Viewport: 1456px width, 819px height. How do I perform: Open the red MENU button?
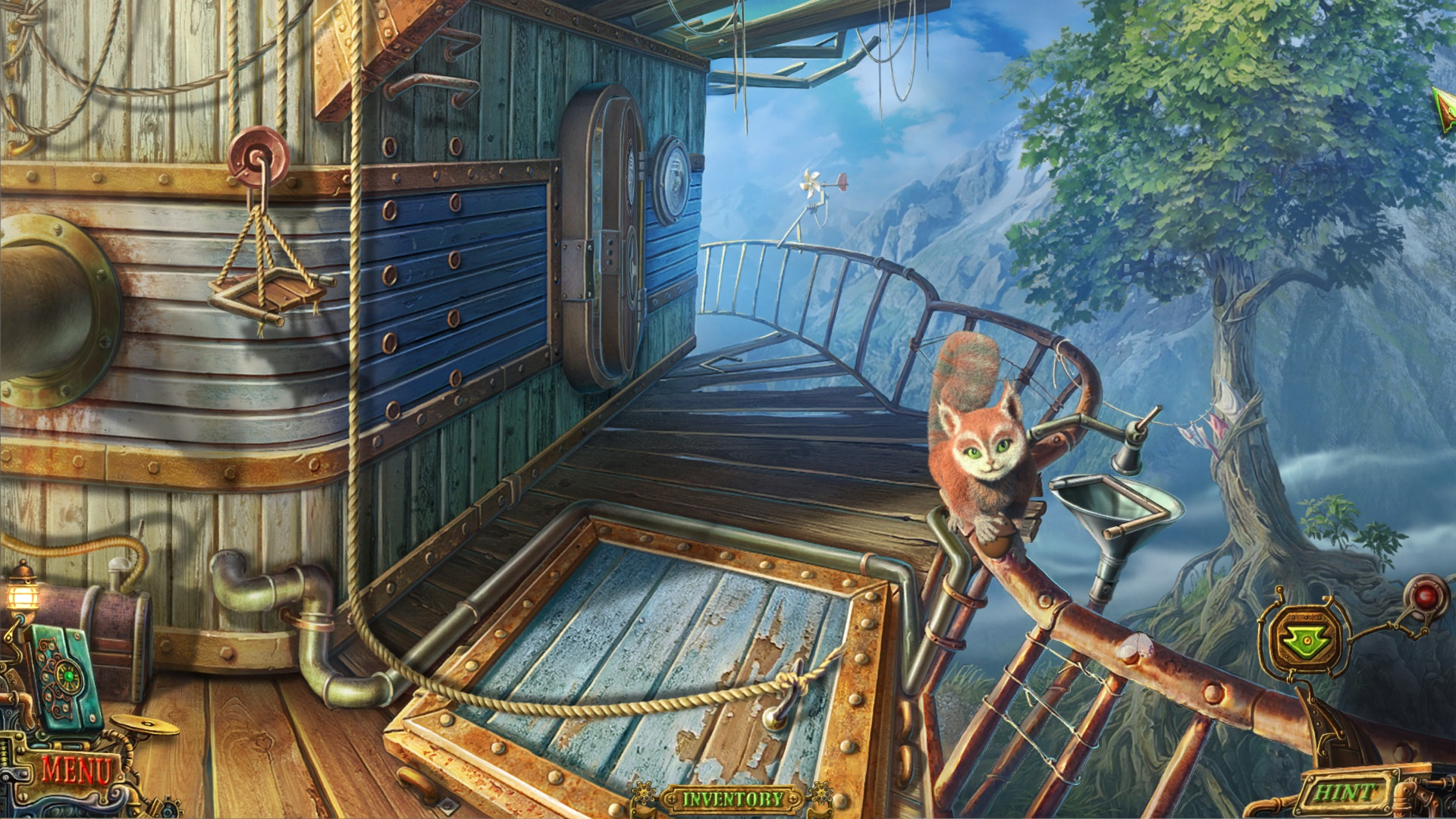point(76,772)
